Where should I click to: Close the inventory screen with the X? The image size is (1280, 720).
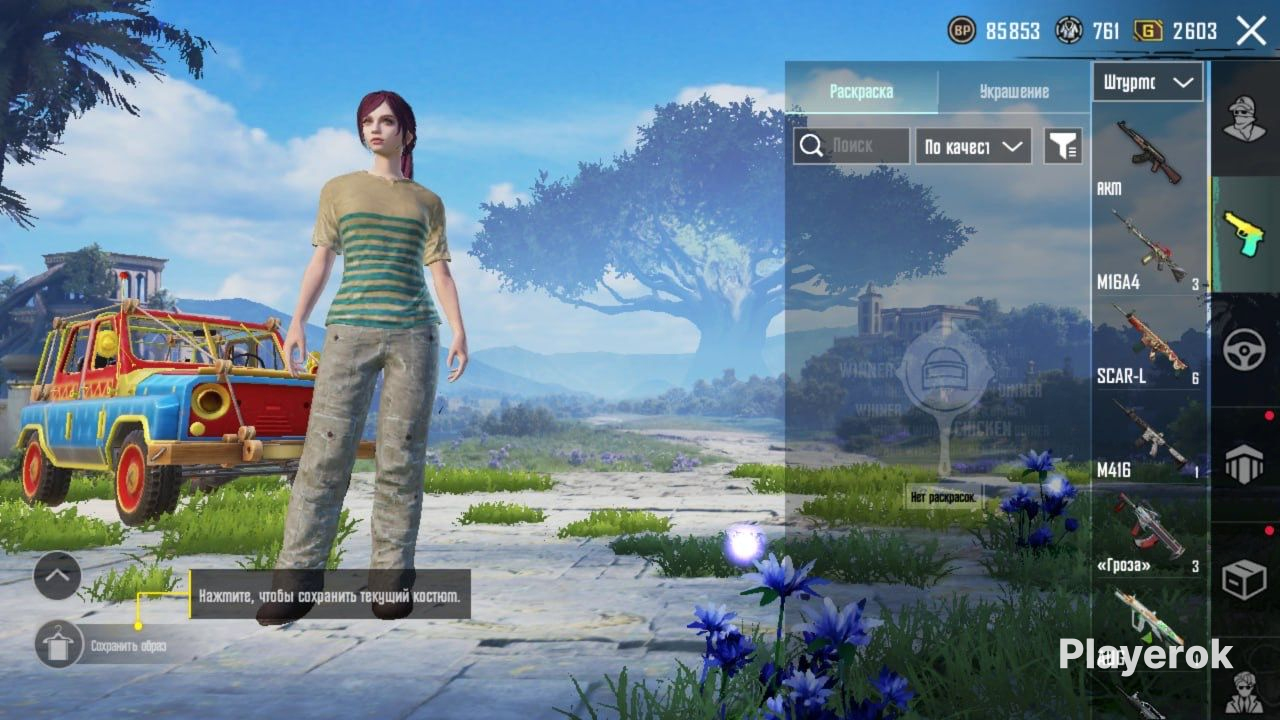1251,31
